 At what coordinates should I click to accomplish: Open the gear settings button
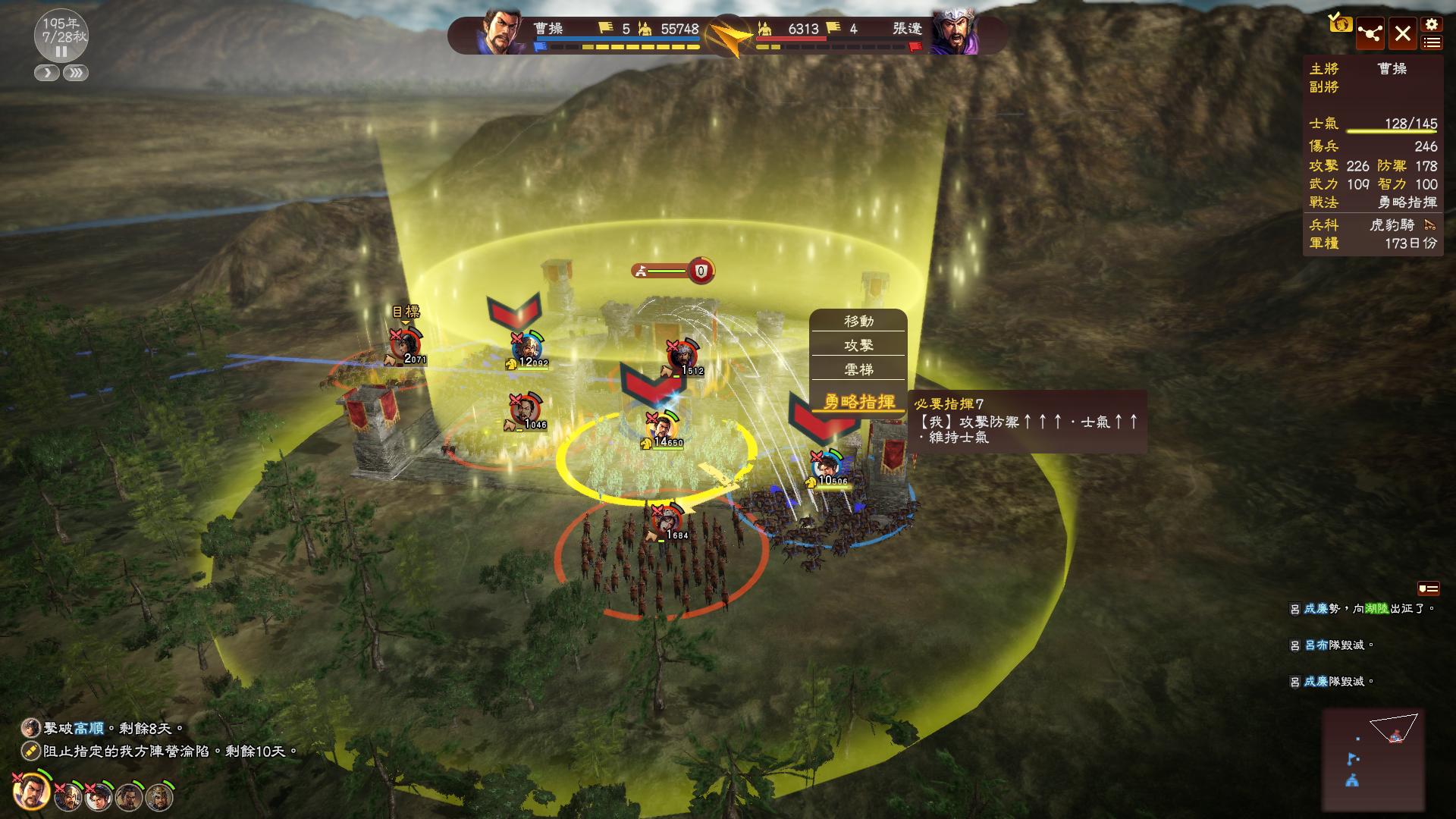pyautogui.click(x=1431, y=25)
